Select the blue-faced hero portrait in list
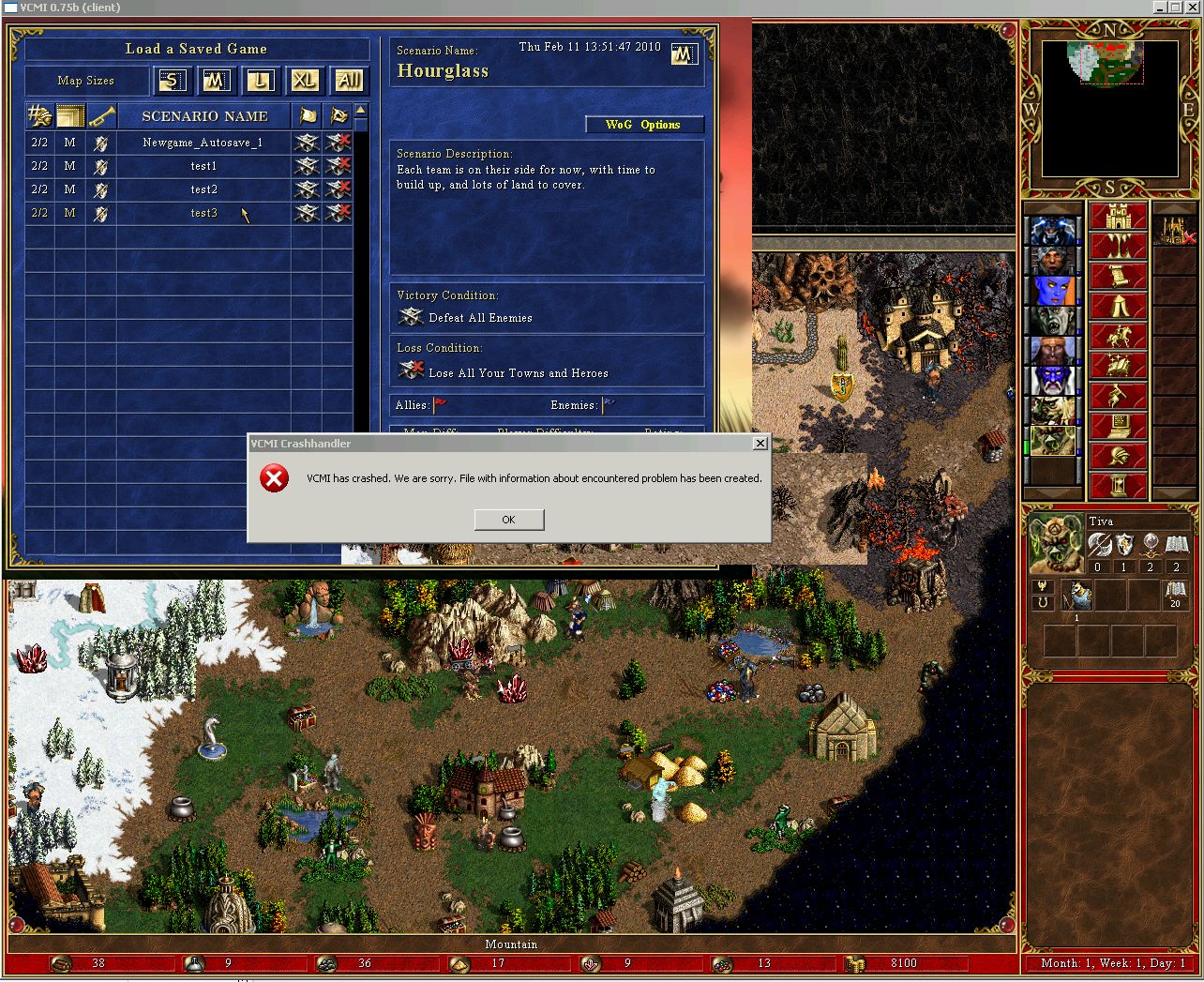This screenshot has height=982, width=1204. tap(1052, 291)
